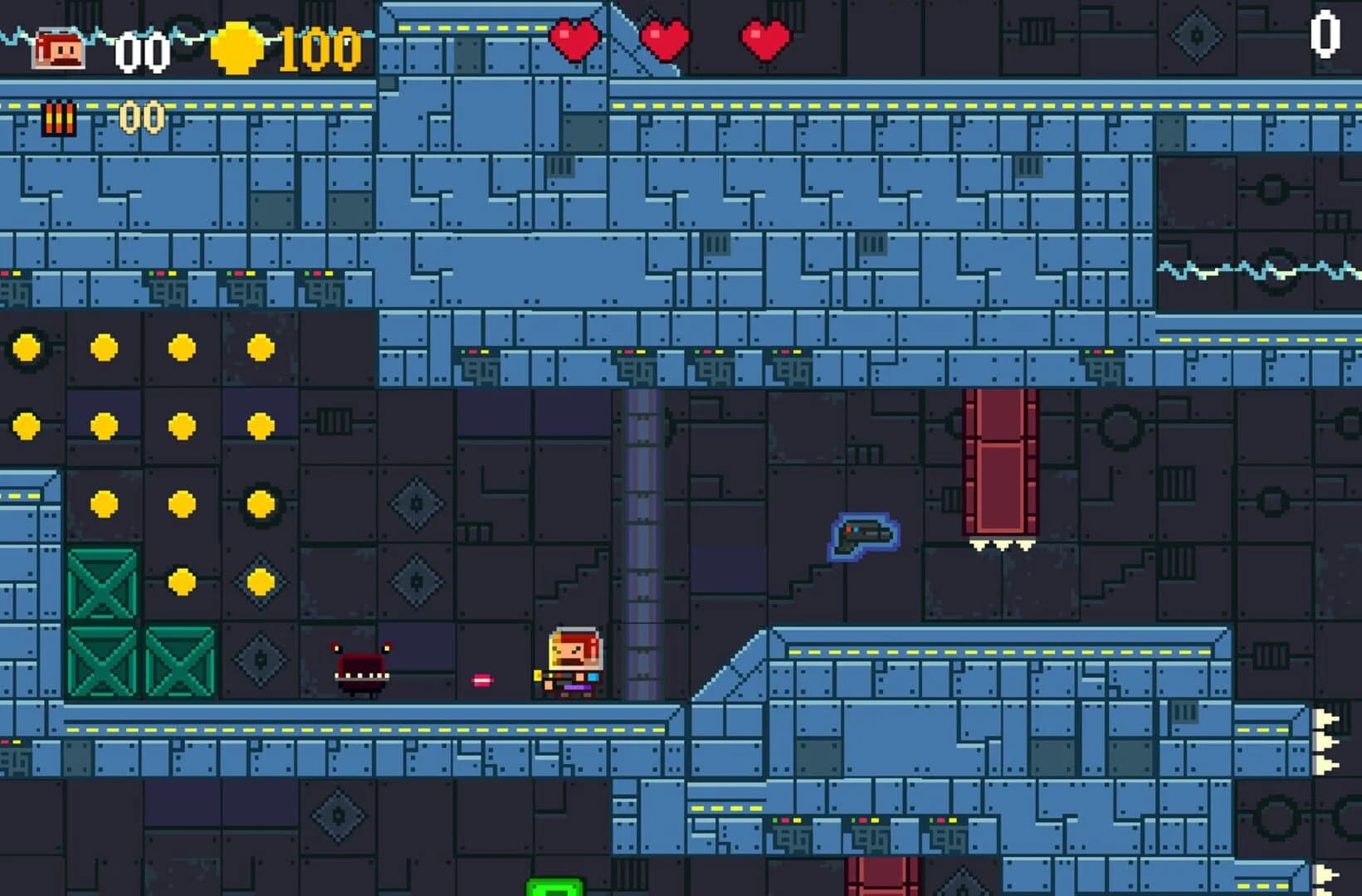Click the ammo clip icon below the avatar
This screenshot has width=1362, height=896.
(x=57, y=116)
